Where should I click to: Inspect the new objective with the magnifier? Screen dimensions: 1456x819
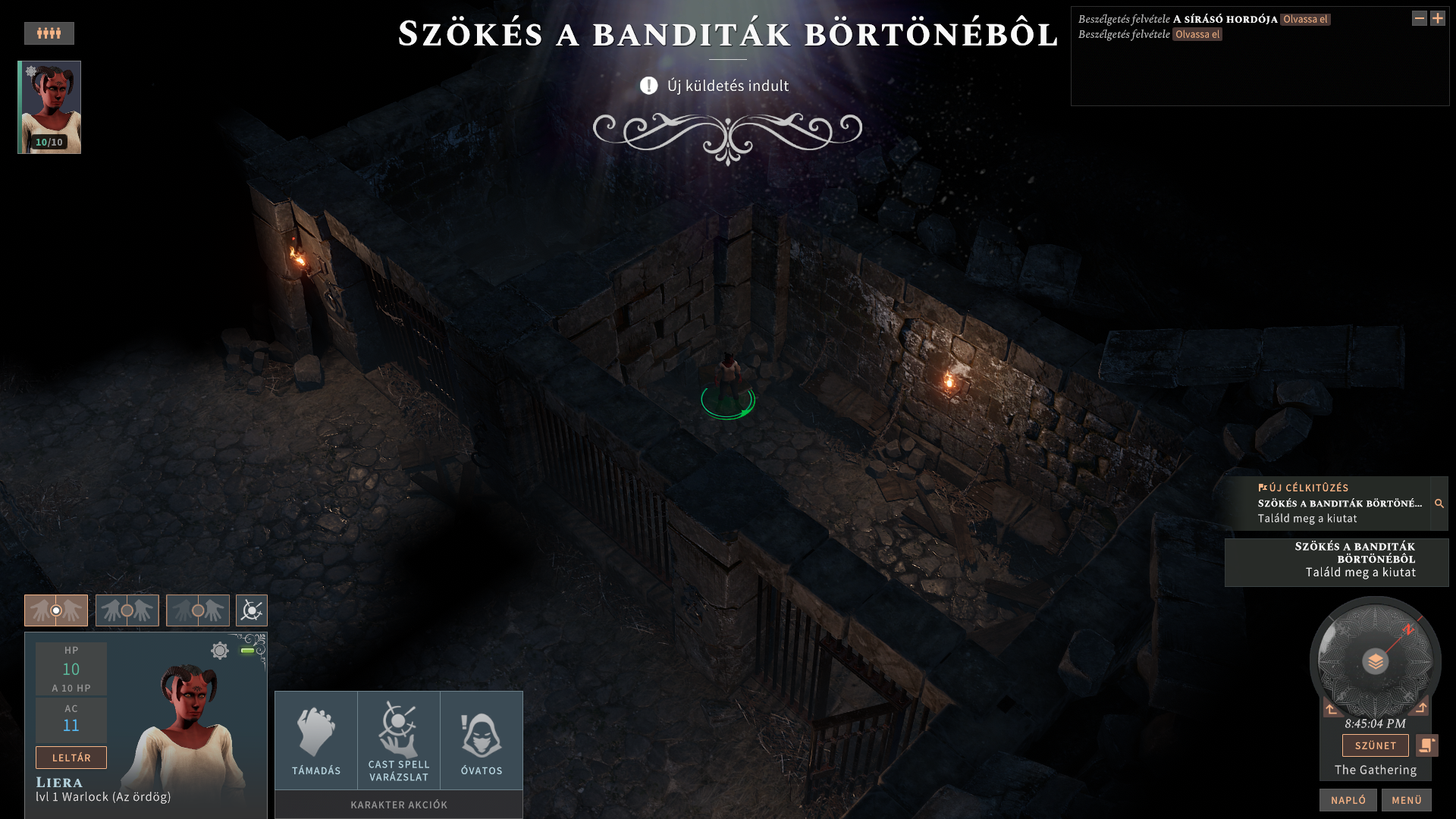click(x=1439, y=504)
